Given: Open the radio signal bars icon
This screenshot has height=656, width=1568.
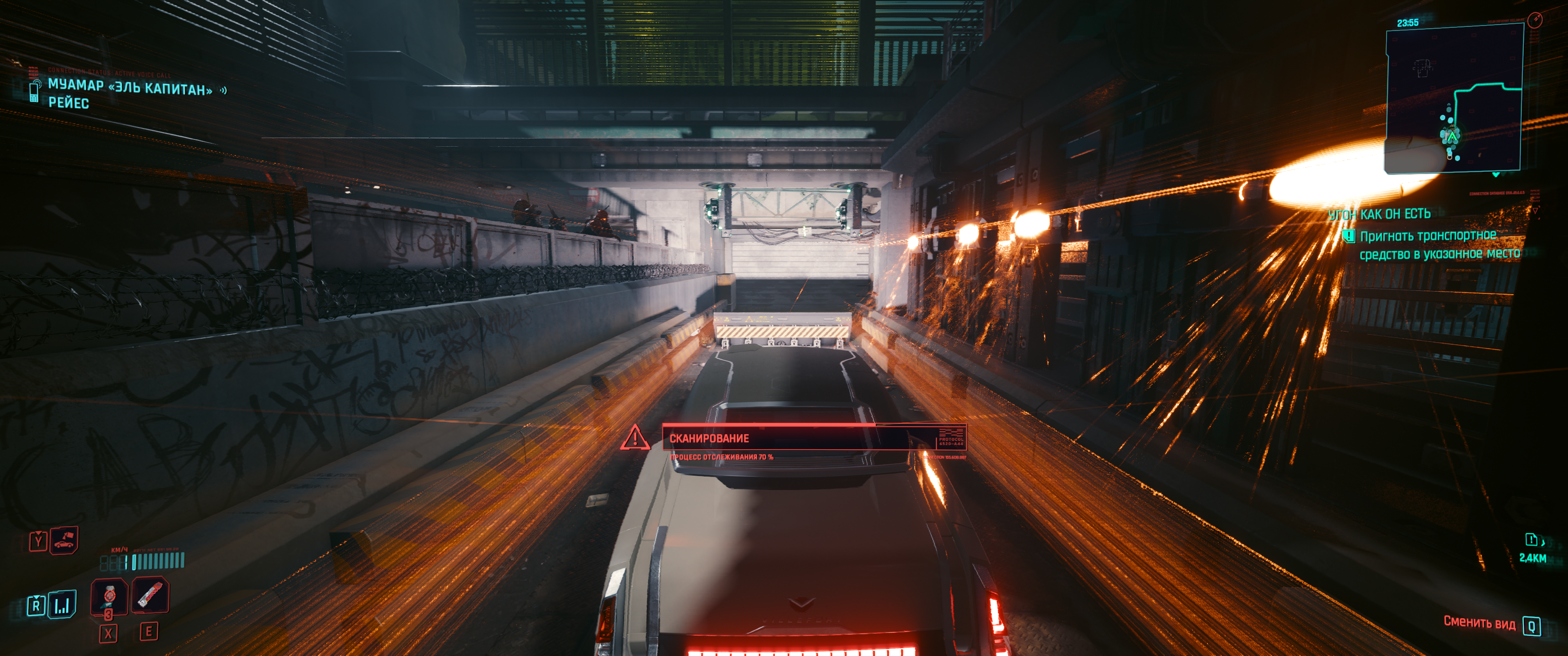Looking at the screenshot, I should (x=62, y=605).
